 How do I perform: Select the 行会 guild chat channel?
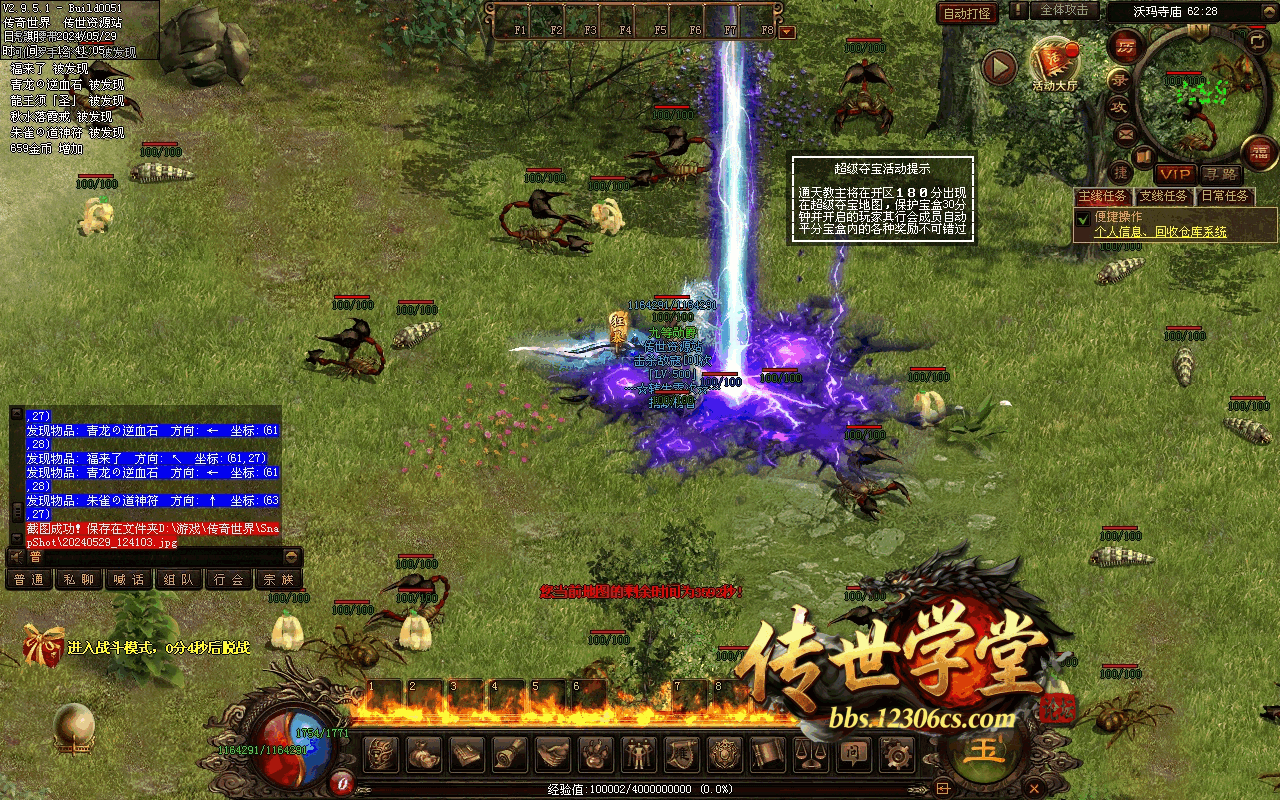tap(229, 580)
